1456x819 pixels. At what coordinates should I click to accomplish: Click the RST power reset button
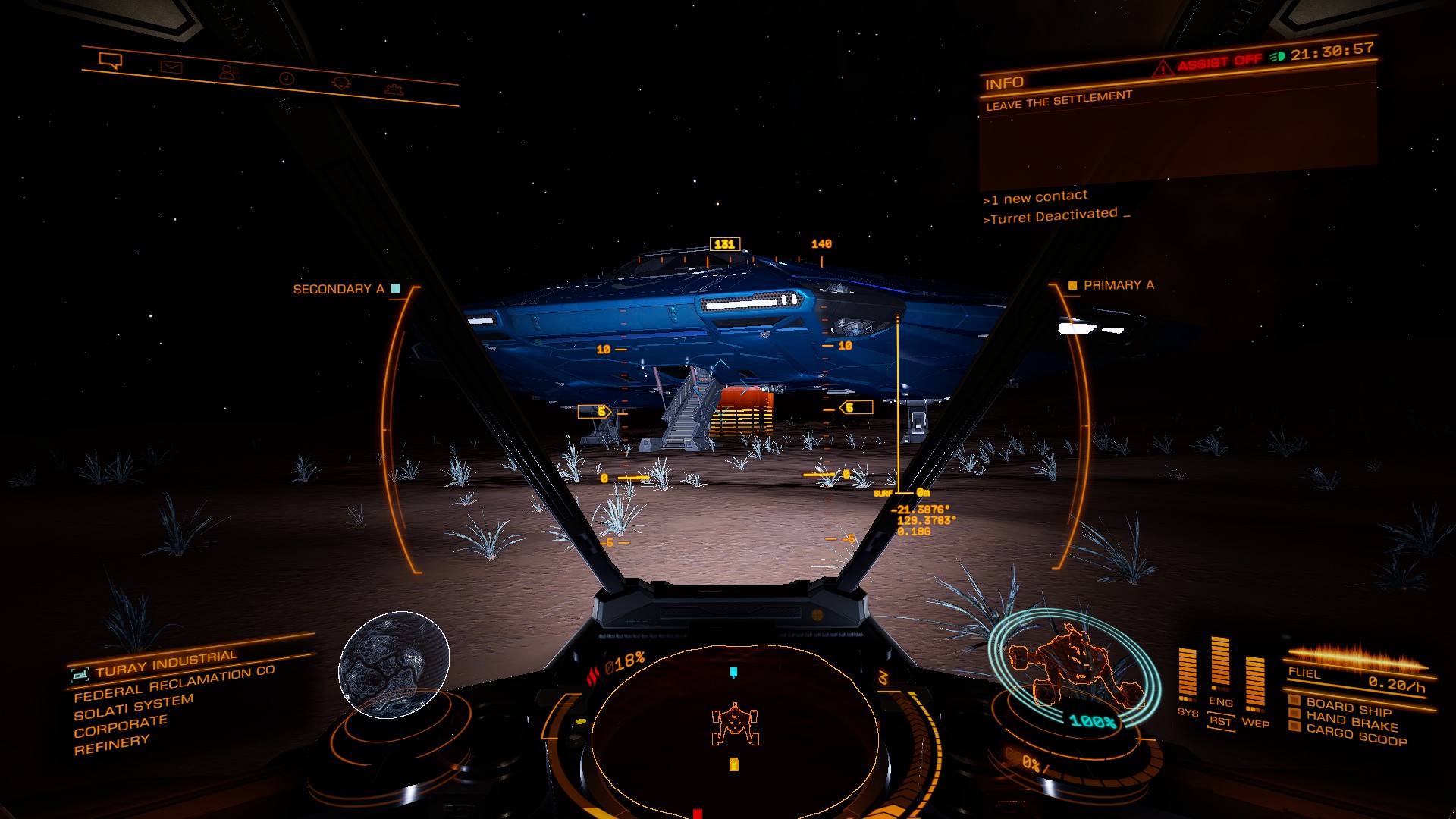coord(1220,721)
